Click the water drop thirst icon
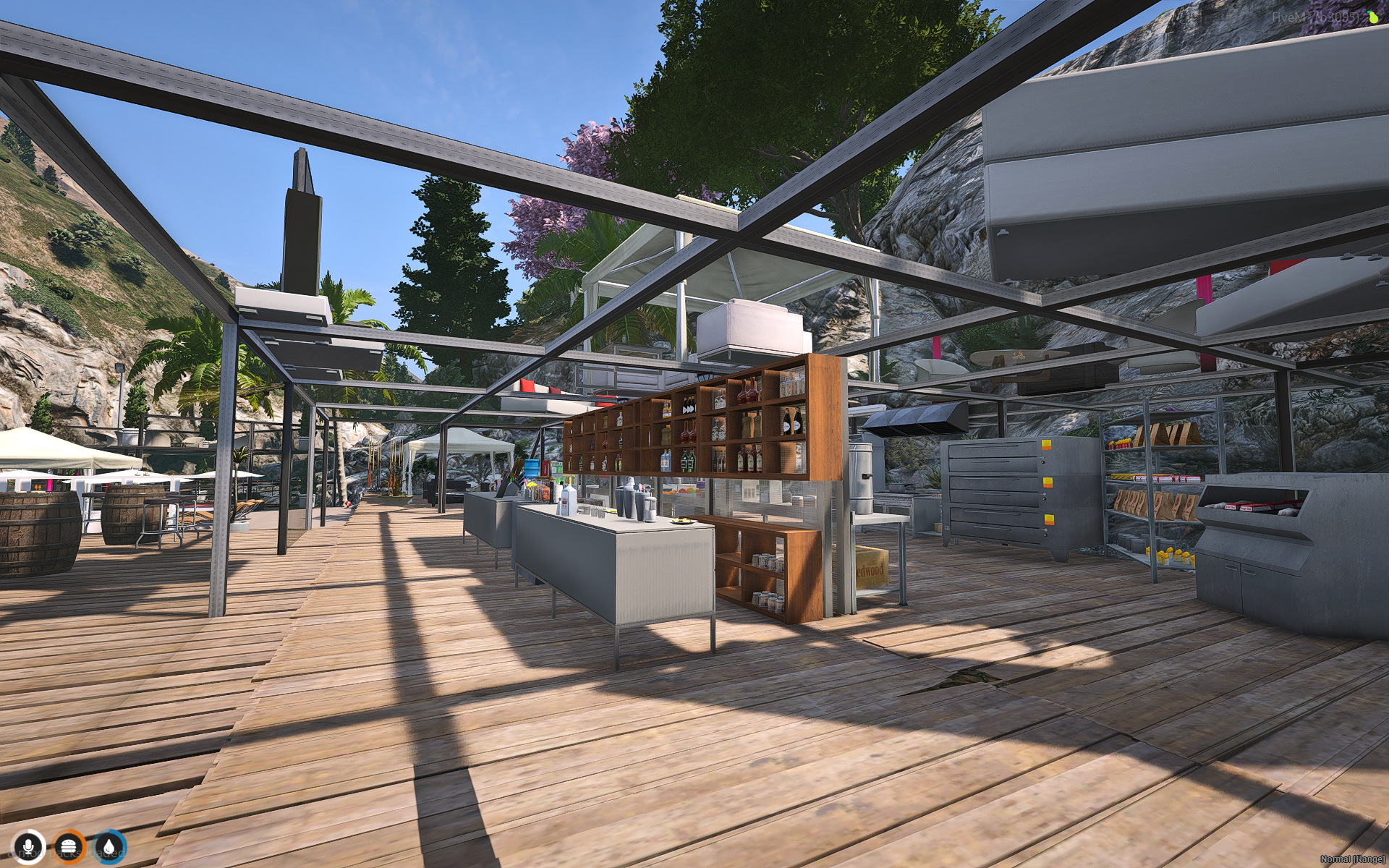 pyautogui.click(x=109, y=846)
